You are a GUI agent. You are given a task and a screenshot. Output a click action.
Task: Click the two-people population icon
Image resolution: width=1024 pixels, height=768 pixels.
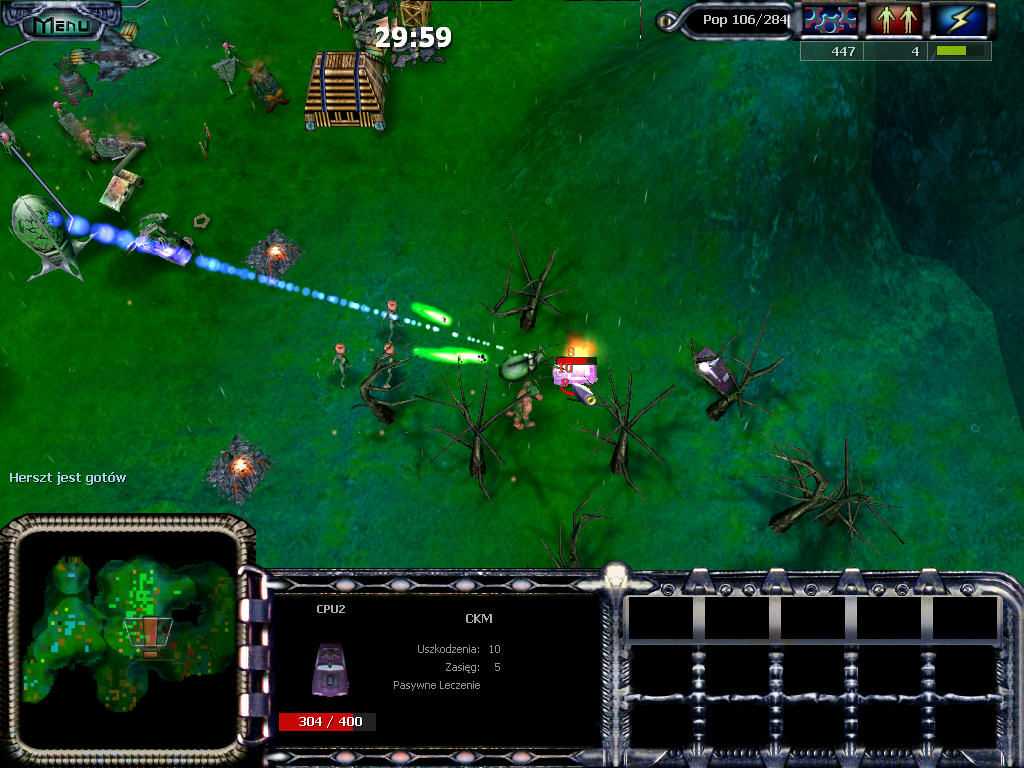tap(896, 20)
